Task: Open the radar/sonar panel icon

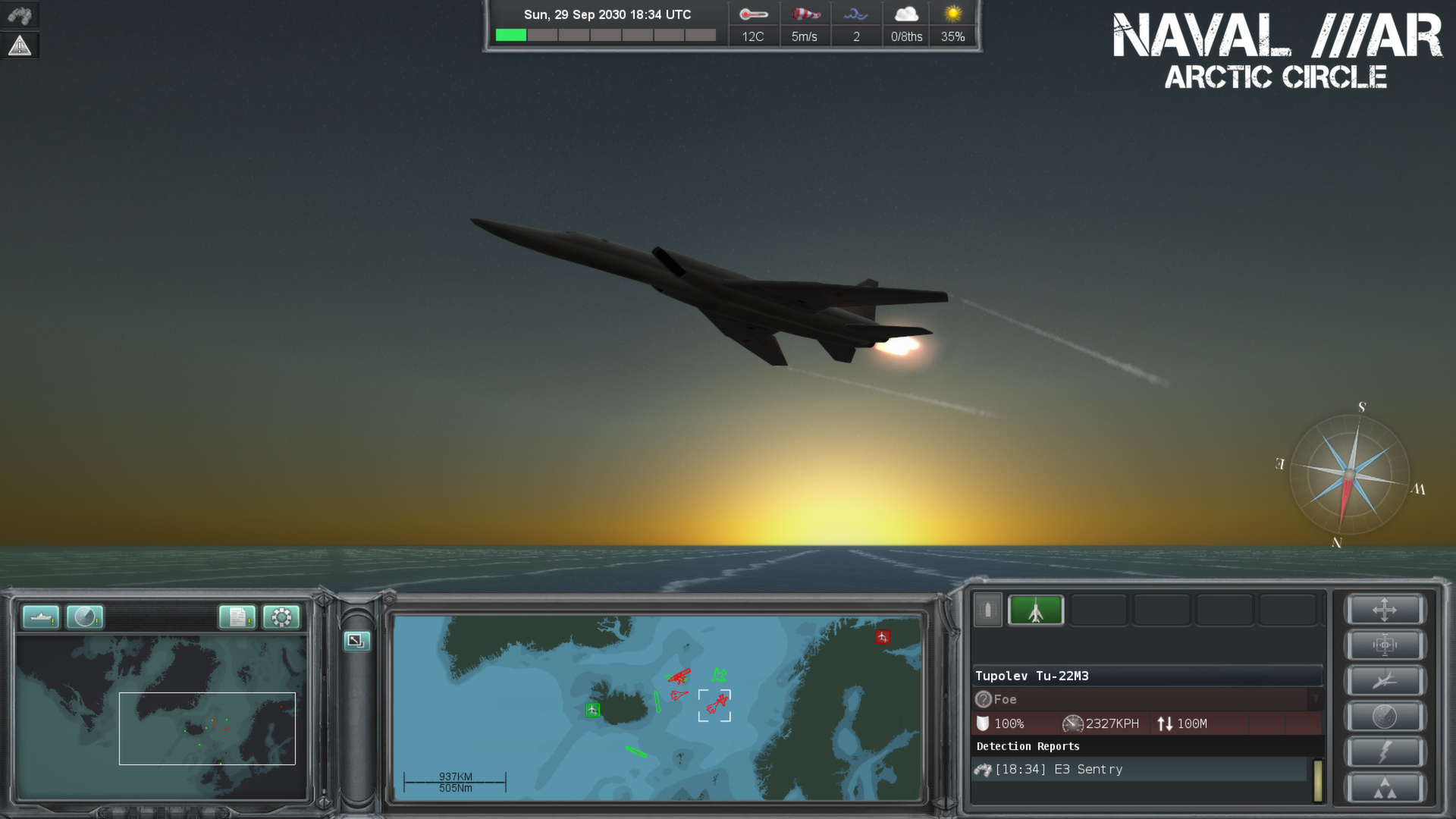Action: [83, 618]
